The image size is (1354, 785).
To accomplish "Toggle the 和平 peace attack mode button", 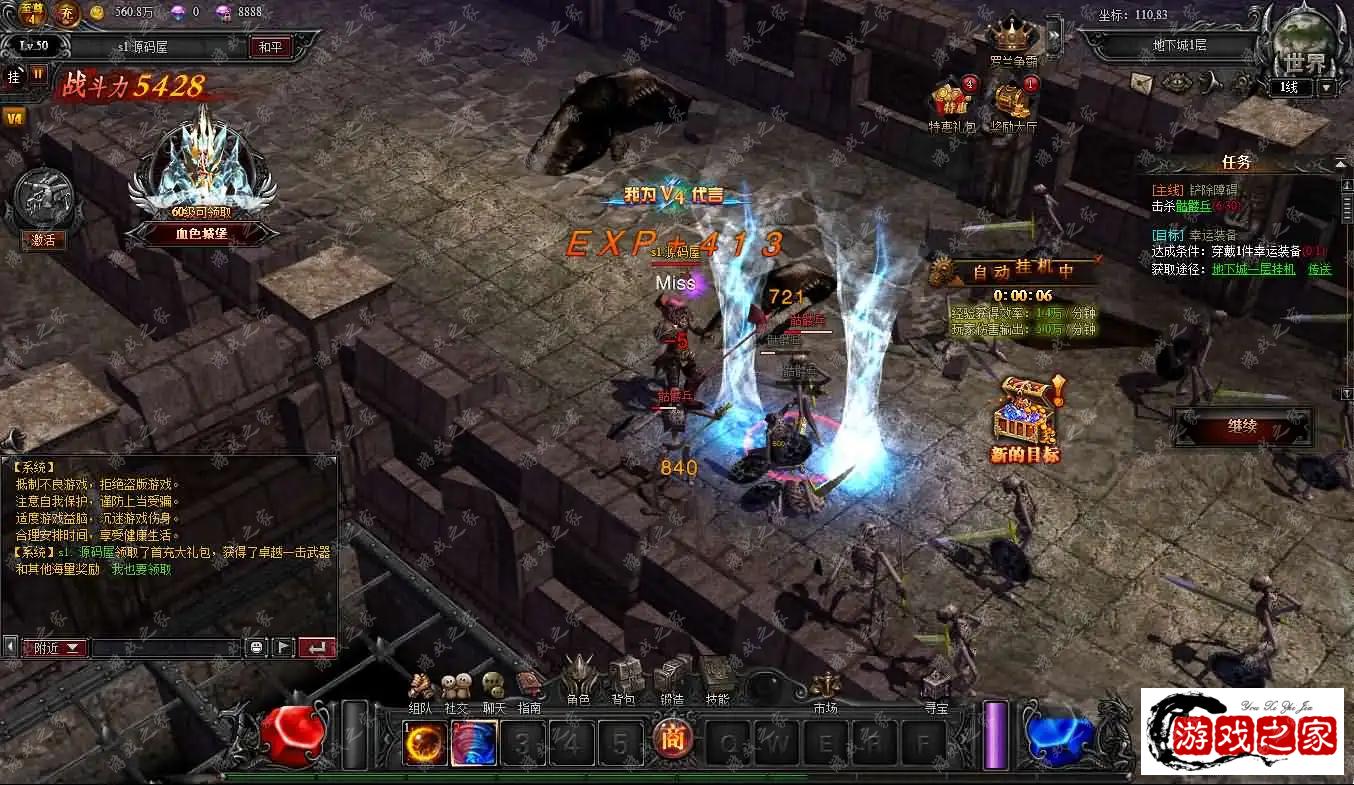I will point(270,47).
